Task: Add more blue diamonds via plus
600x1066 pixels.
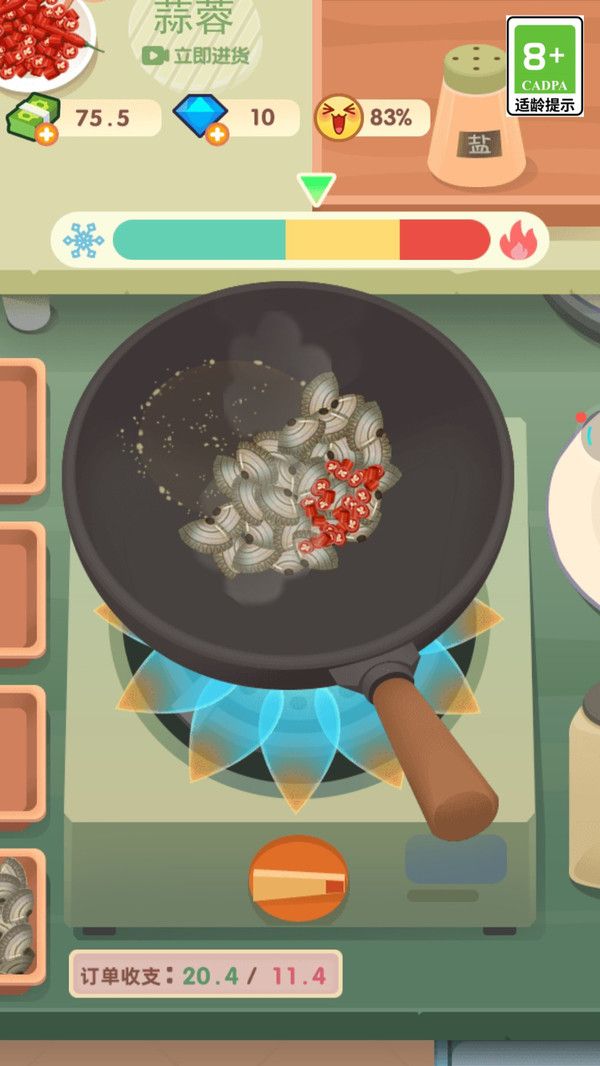Action: pos(217,134)
